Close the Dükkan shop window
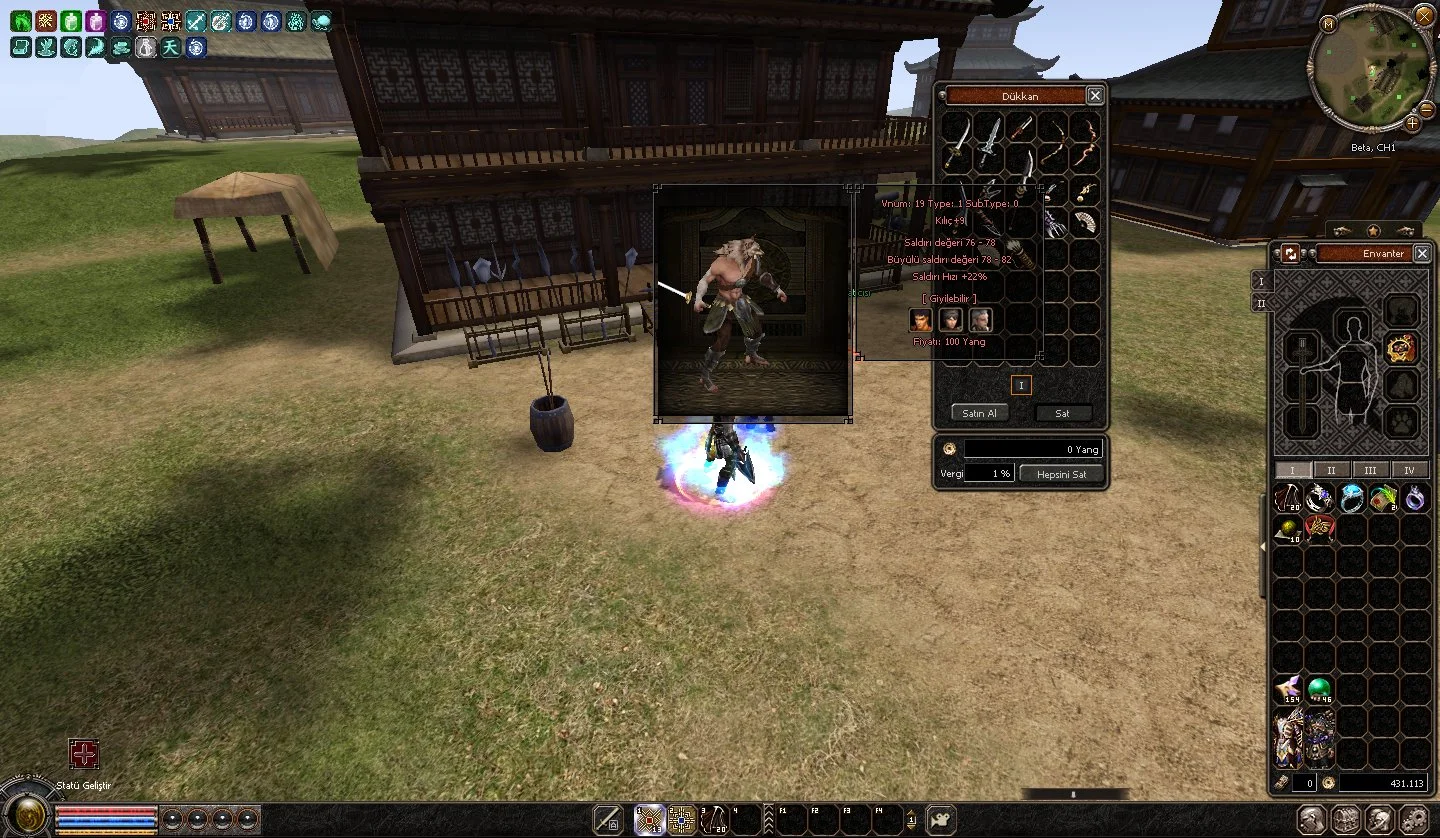 pos(1095,96)
